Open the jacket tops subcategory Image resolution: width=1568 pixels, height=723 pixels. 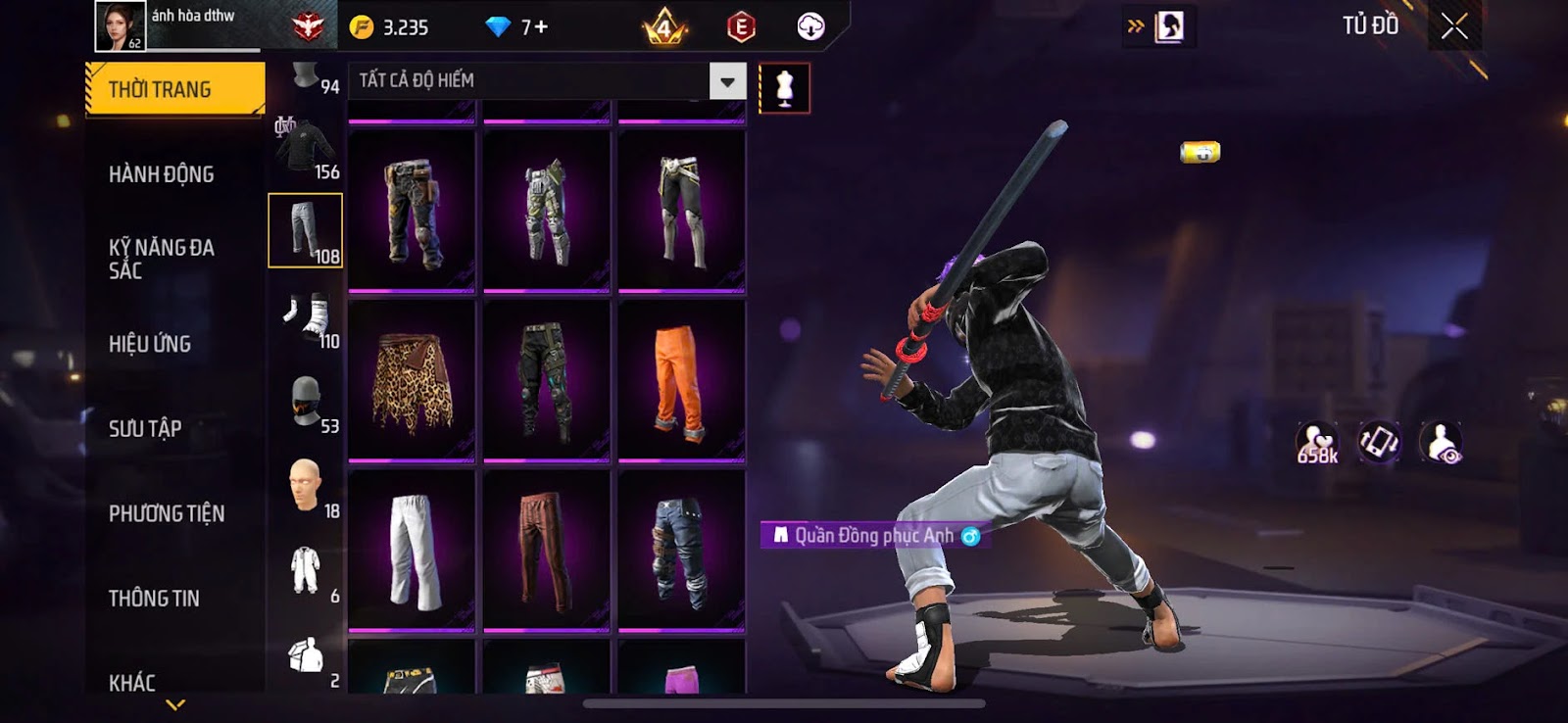306,147
